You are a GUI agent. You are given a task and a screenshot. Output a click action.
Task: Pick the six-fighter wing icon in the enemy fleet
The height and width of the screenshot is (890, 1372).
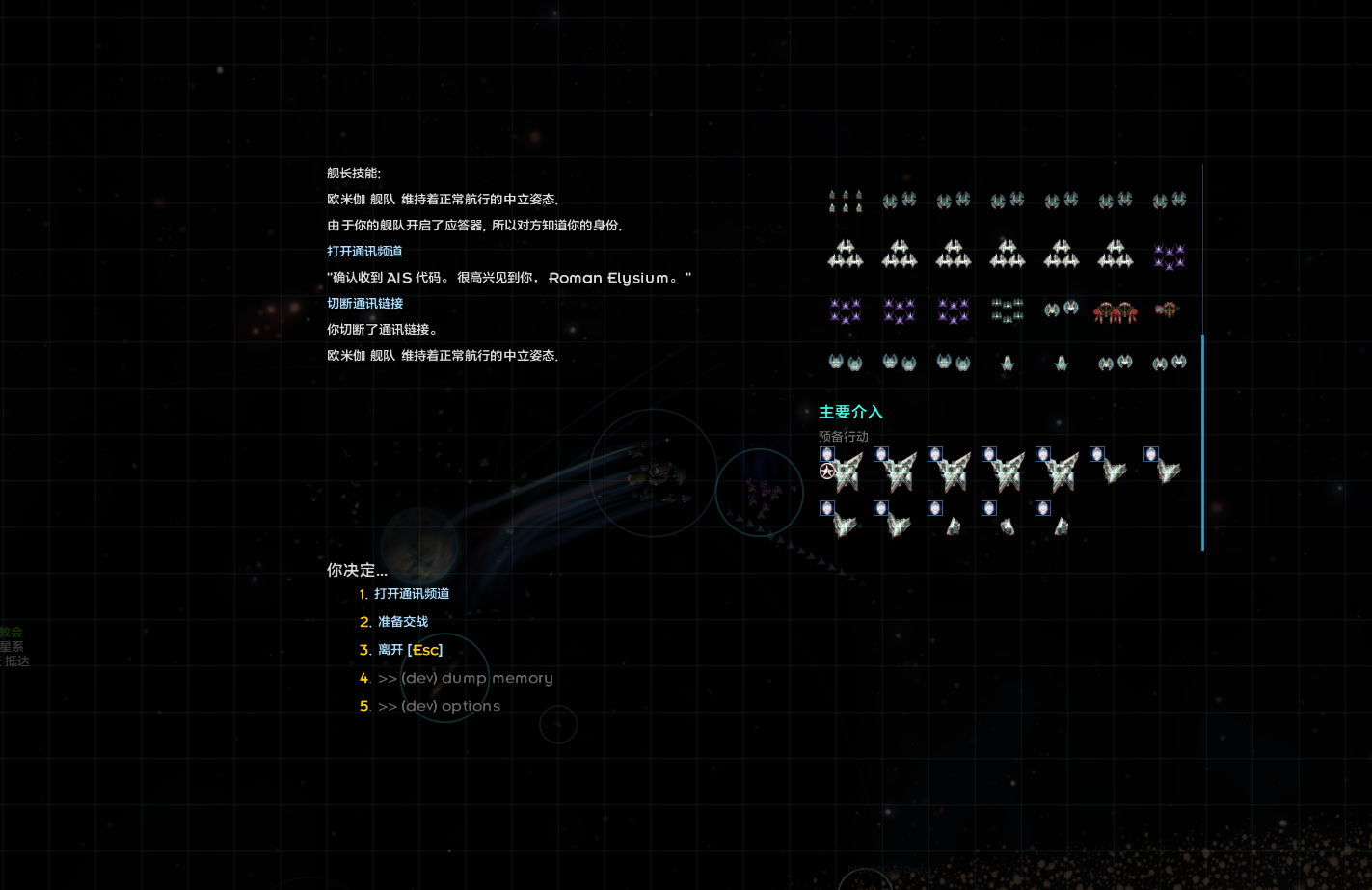(x=846, y=201)
